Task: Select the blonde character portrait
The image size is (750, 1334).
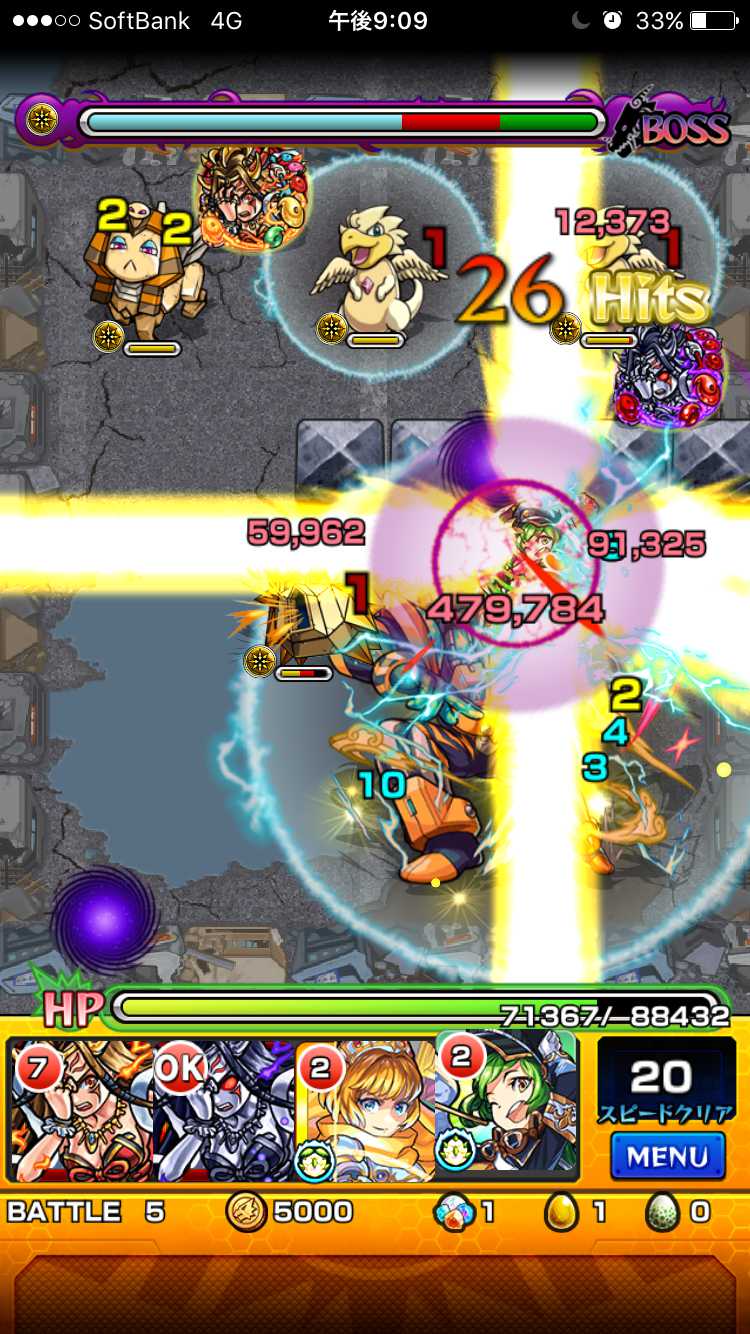Action: point(368,1110)
